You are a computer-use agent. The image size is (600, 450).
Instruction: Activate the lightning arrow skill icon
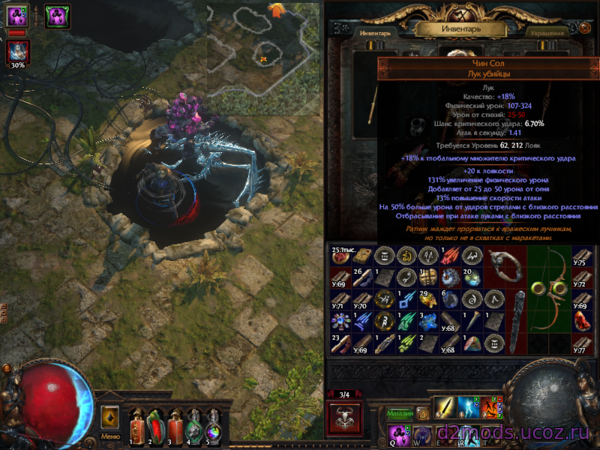[x=467, y=407]
